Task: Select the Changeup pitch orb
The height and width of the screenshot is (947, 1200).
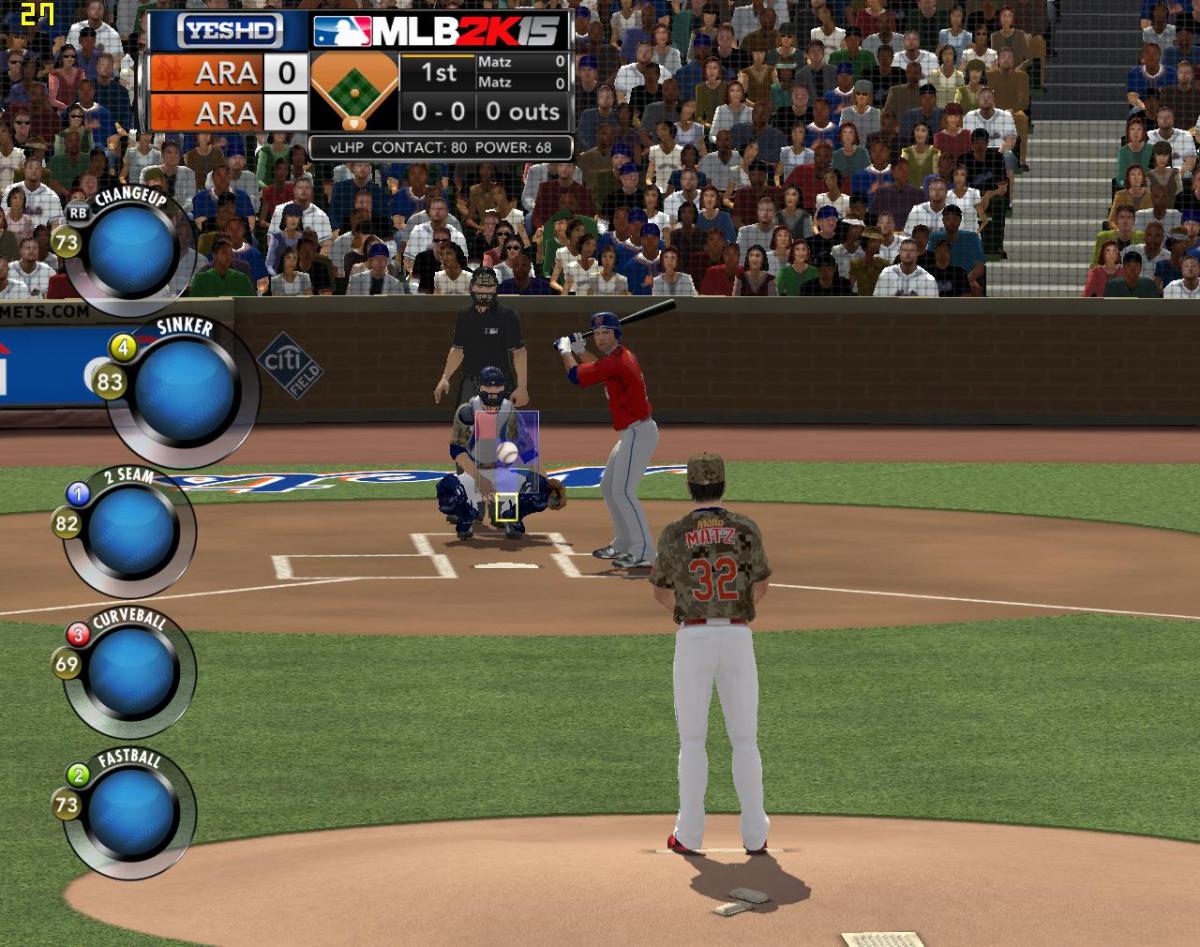Action: (132, 250)
